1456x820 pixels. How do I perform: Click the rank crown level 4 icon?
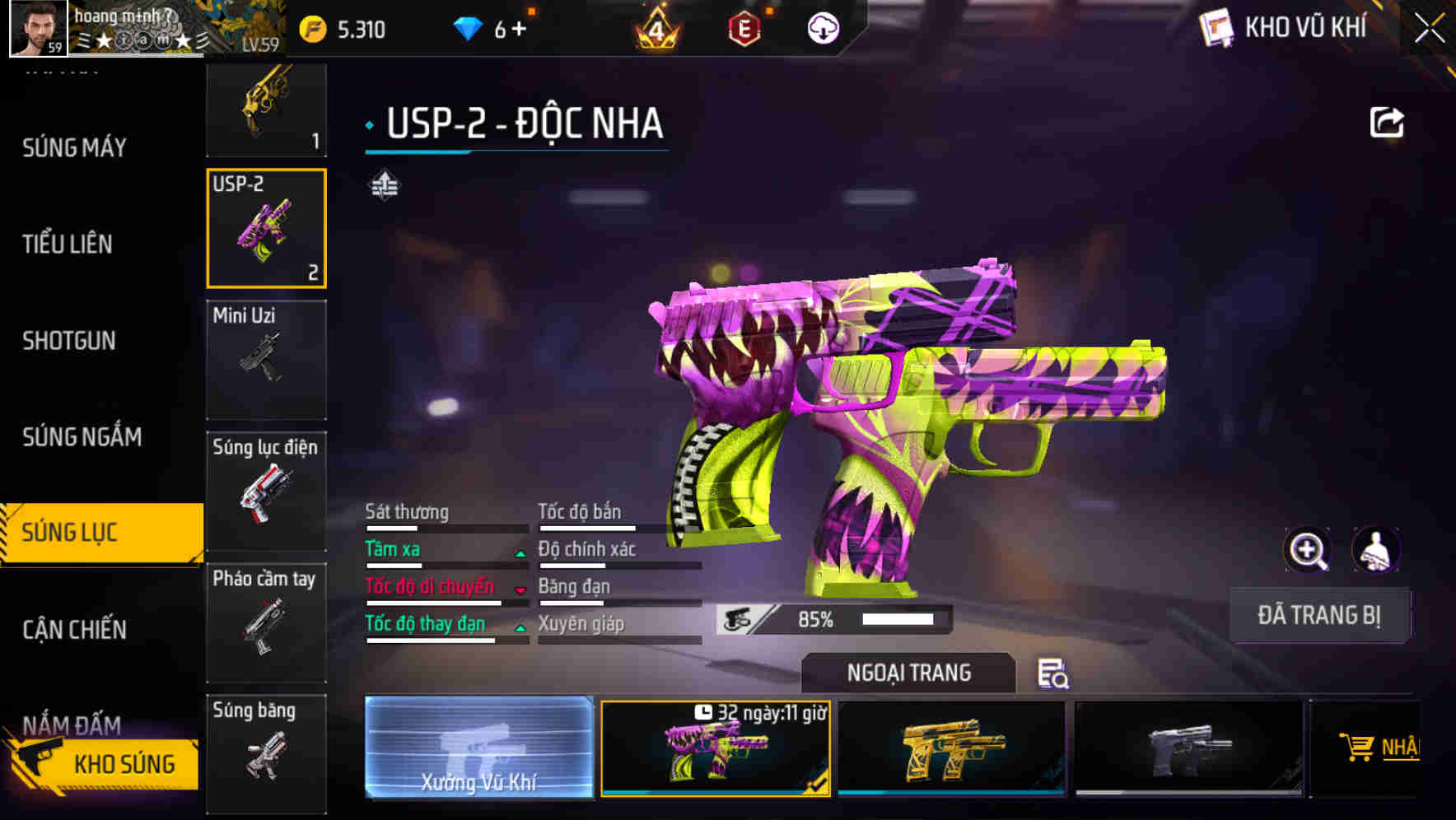[x=653, y=27]
